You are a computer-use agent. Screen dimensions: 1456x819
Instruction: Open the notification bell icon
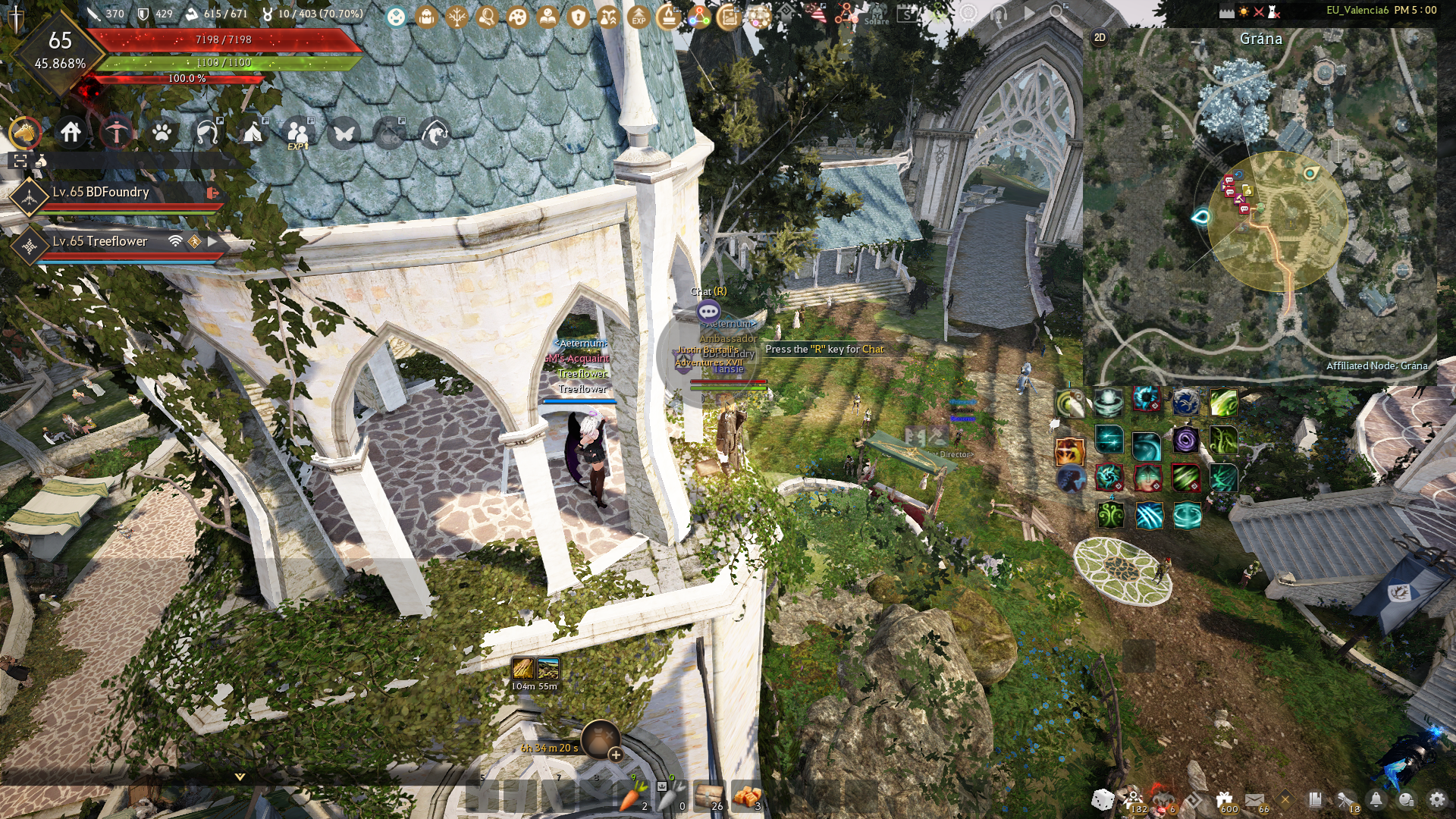click(x=1376, y=799)
